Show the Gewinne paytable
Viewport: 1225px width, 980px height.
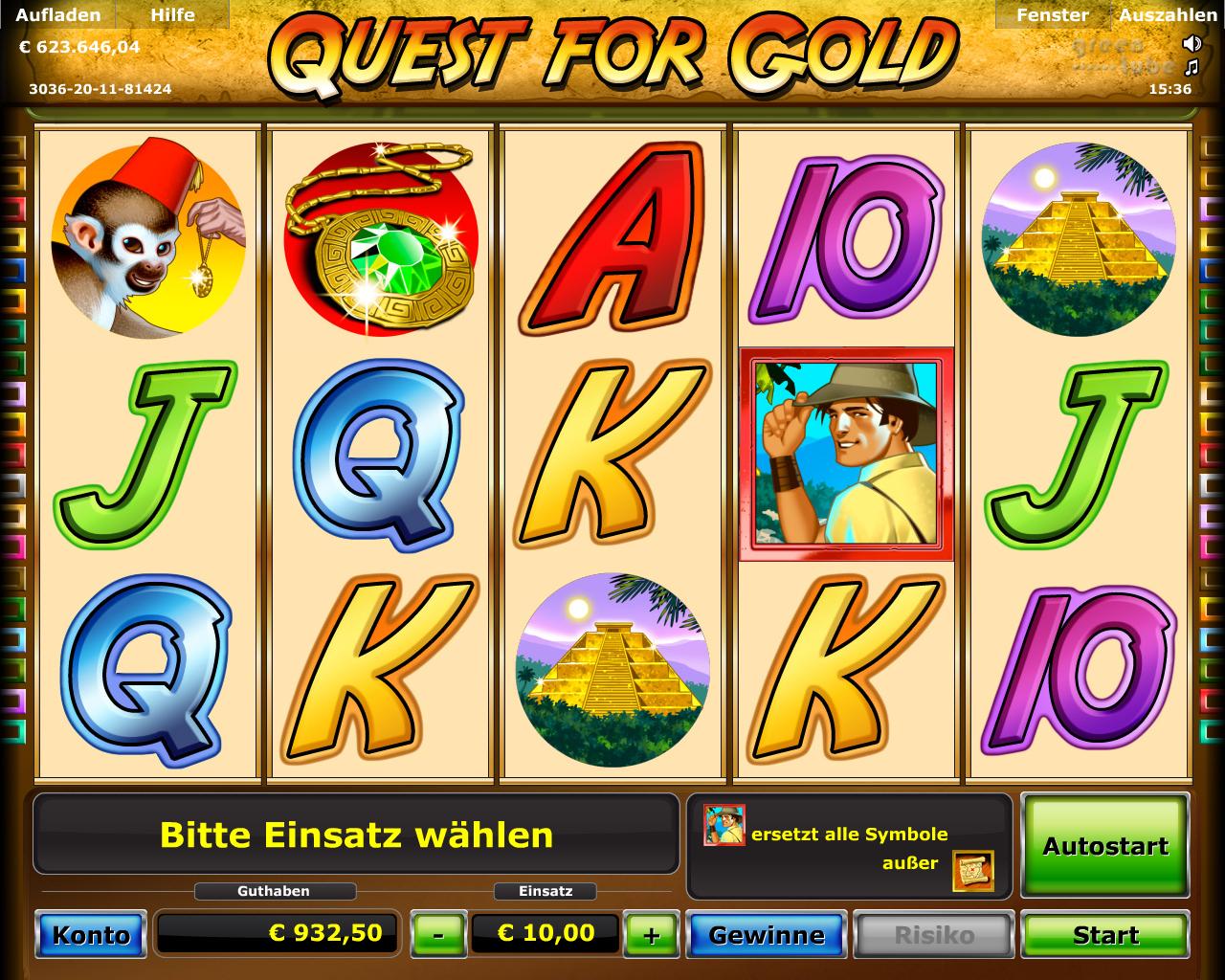(766, 934)
